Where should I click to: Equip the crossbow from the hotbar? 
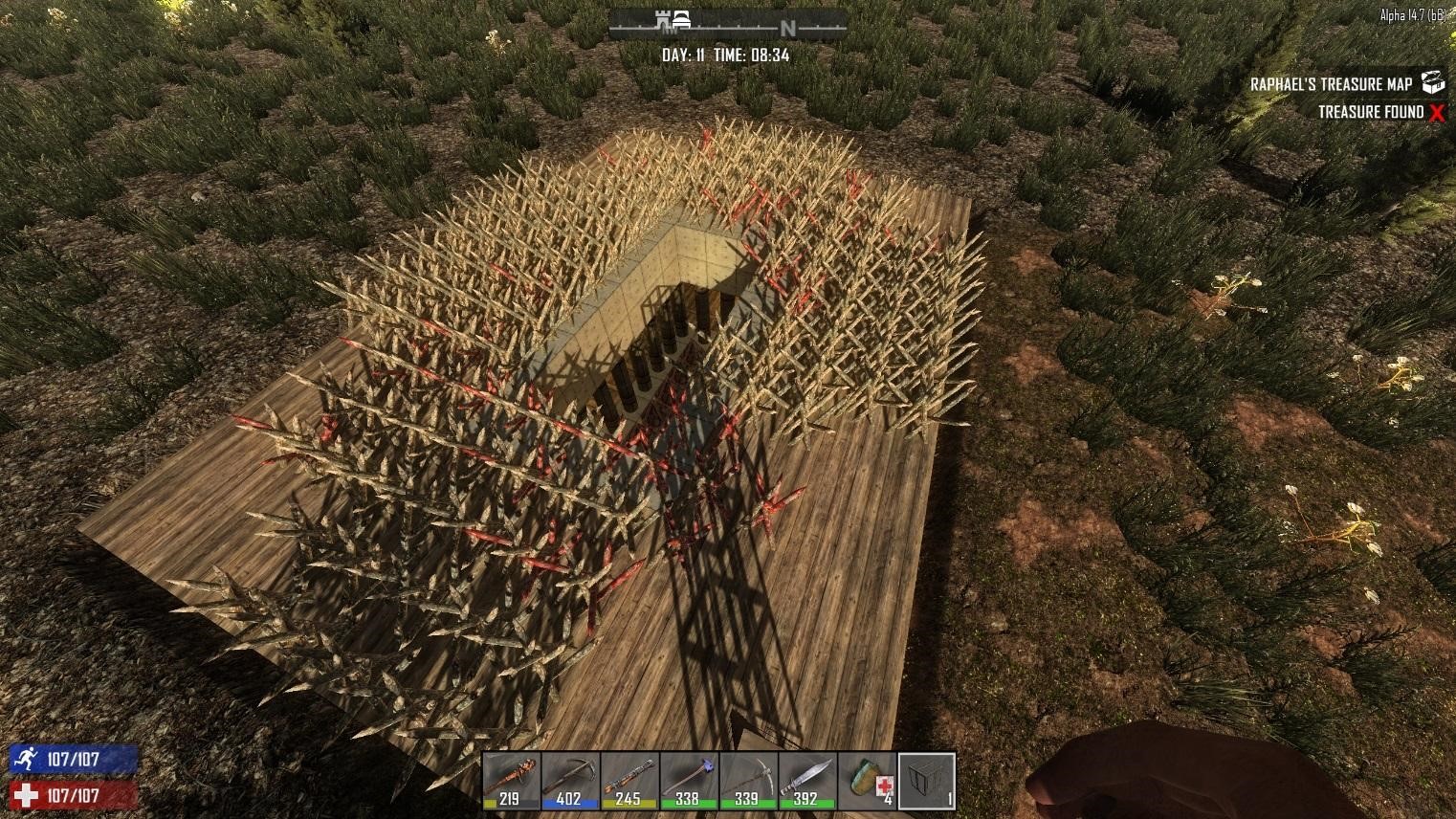(x=571, y=780)
